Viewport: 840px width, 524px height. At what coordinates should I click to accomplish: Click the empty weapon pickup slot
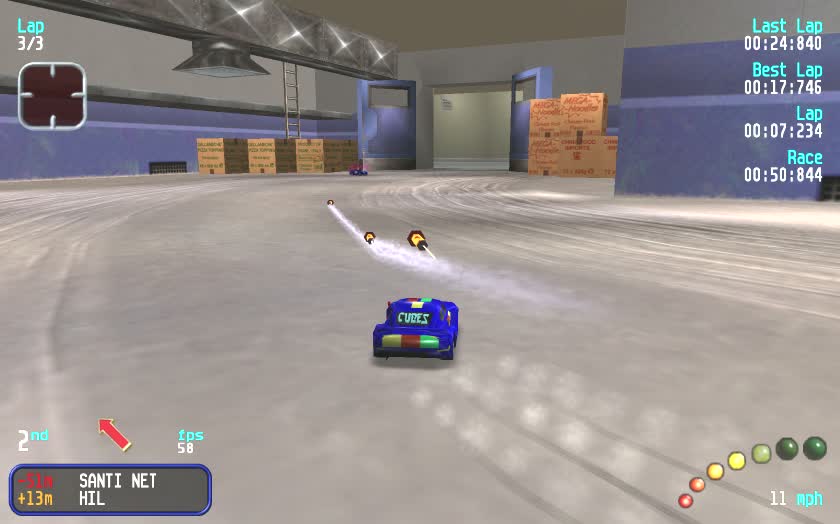52,96
